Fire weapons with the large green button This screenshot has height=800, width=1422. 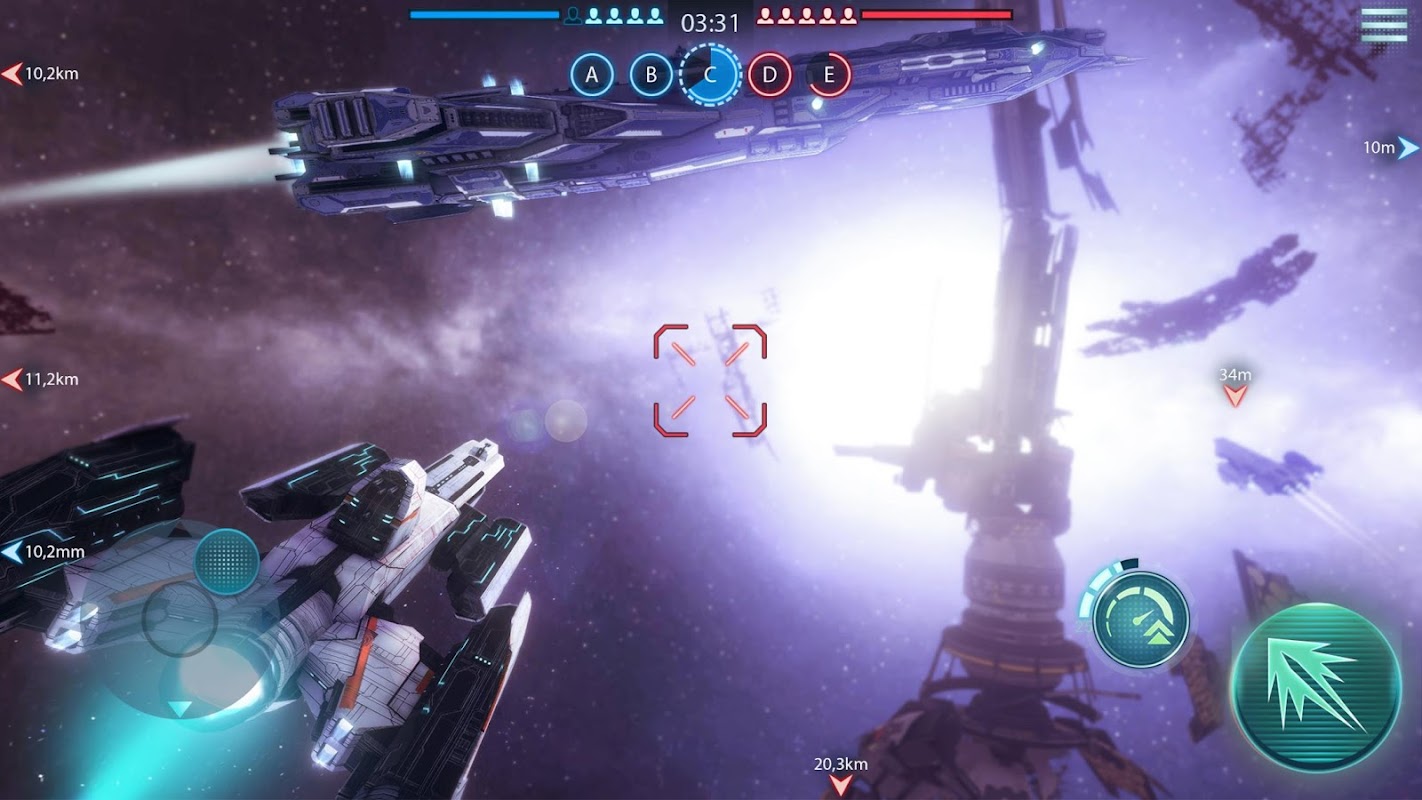(x=1315, y=687)
